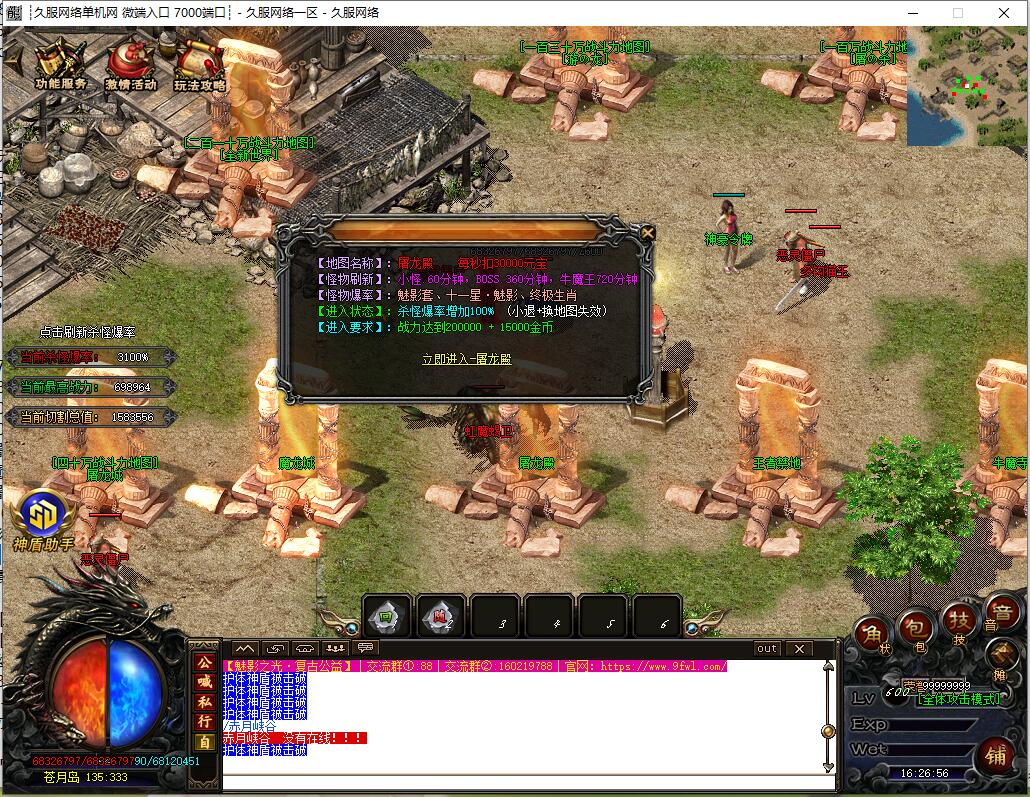The width and height of the screenshot is (1030, 797).
Task: Open the 玩法攻略 guide scroll icon
Action: pos(200,66)
